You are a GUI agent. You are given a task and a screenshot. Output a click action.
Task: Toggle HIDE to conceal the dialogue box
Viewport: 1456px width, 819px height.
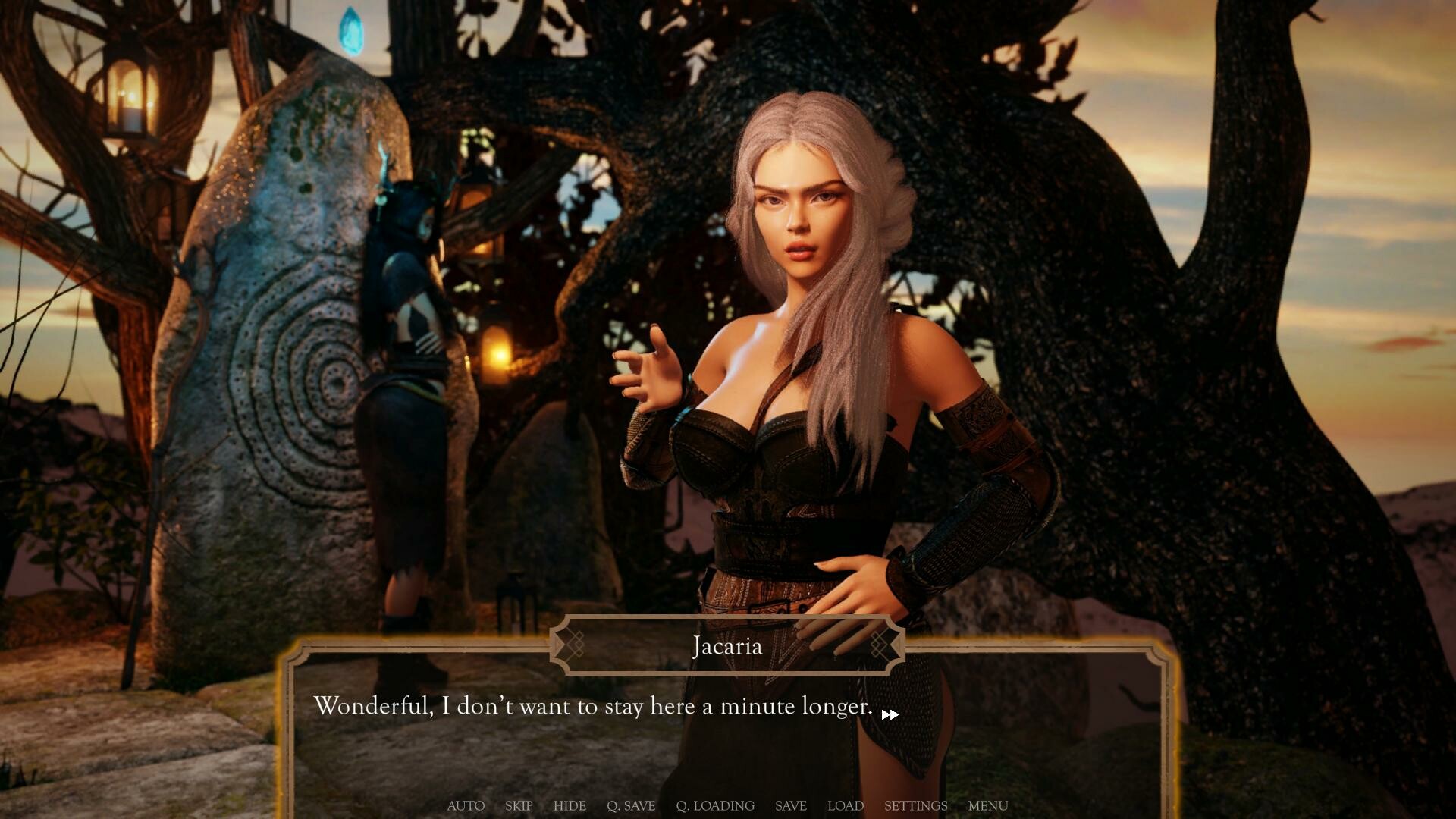570,806
